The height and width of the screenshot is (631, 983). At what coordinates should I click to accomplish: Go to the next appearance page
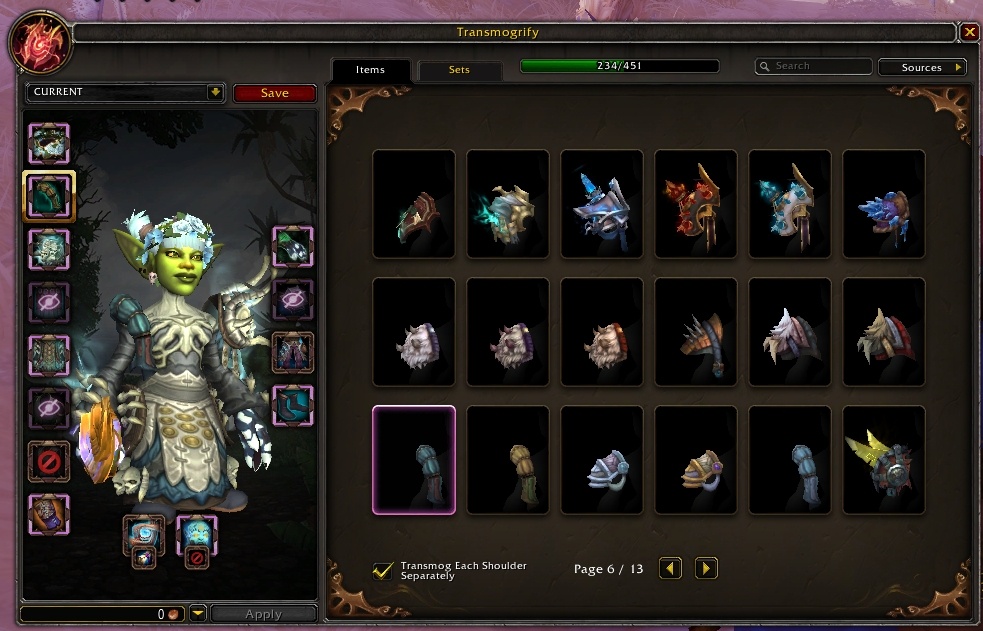click(706, 569)
